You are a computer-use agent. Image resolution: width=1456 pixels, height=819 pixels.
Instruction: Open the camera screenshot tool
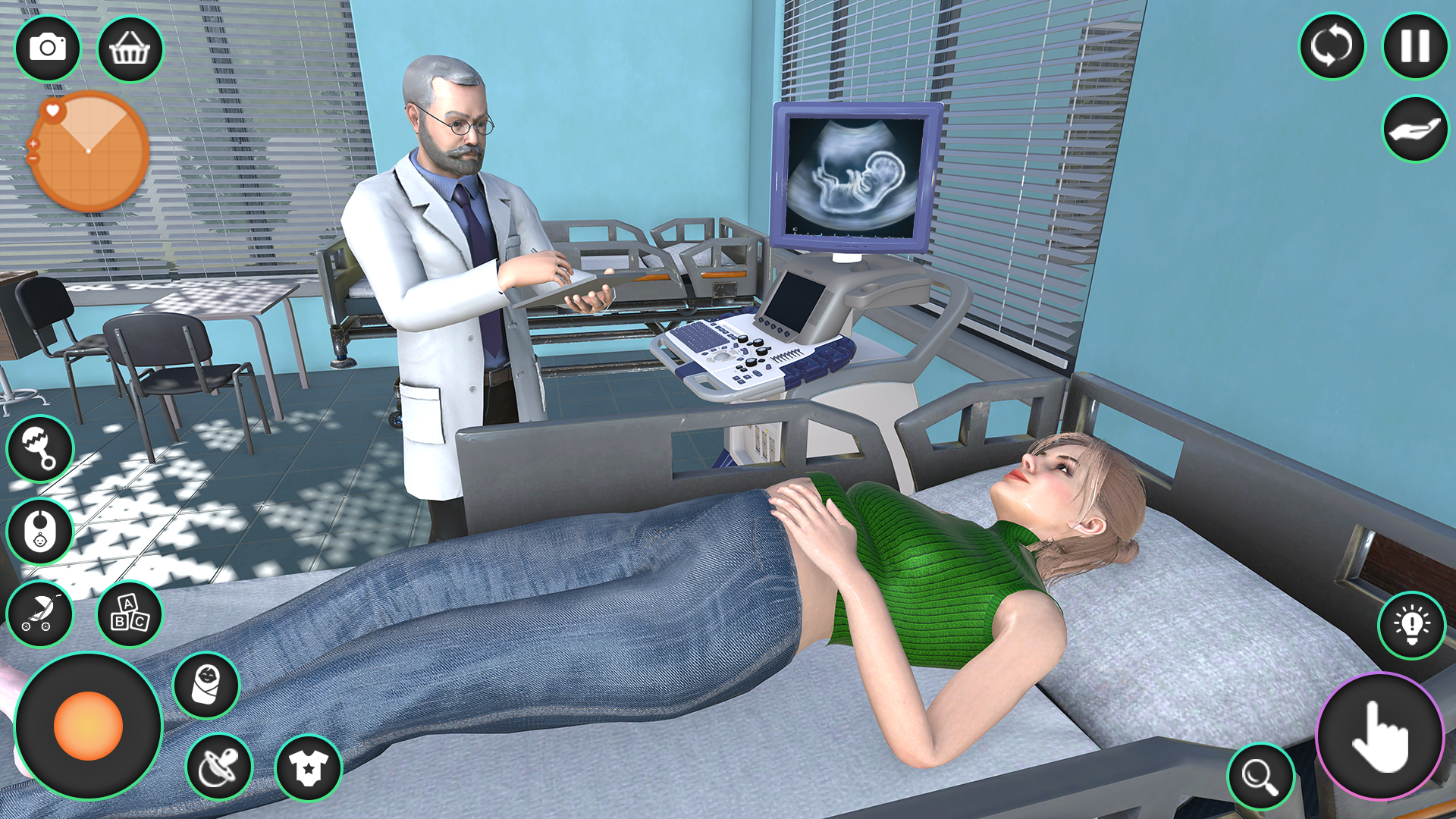coord(48,47)
